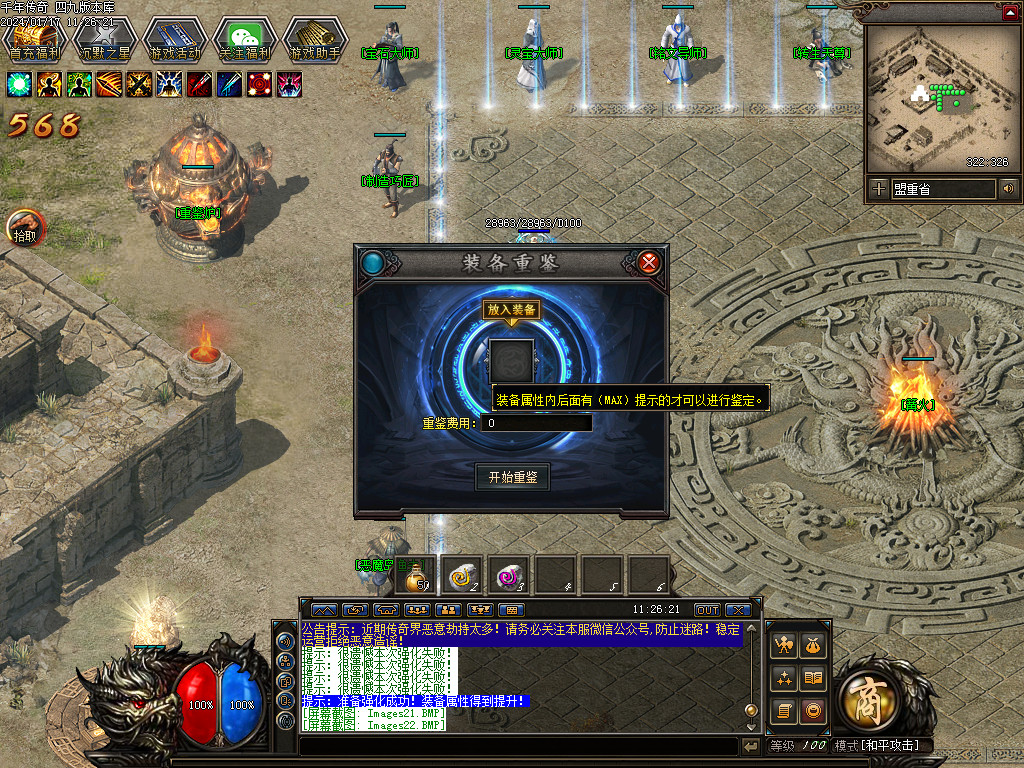Click the 开始重鉴 button

tap(512, 477)
